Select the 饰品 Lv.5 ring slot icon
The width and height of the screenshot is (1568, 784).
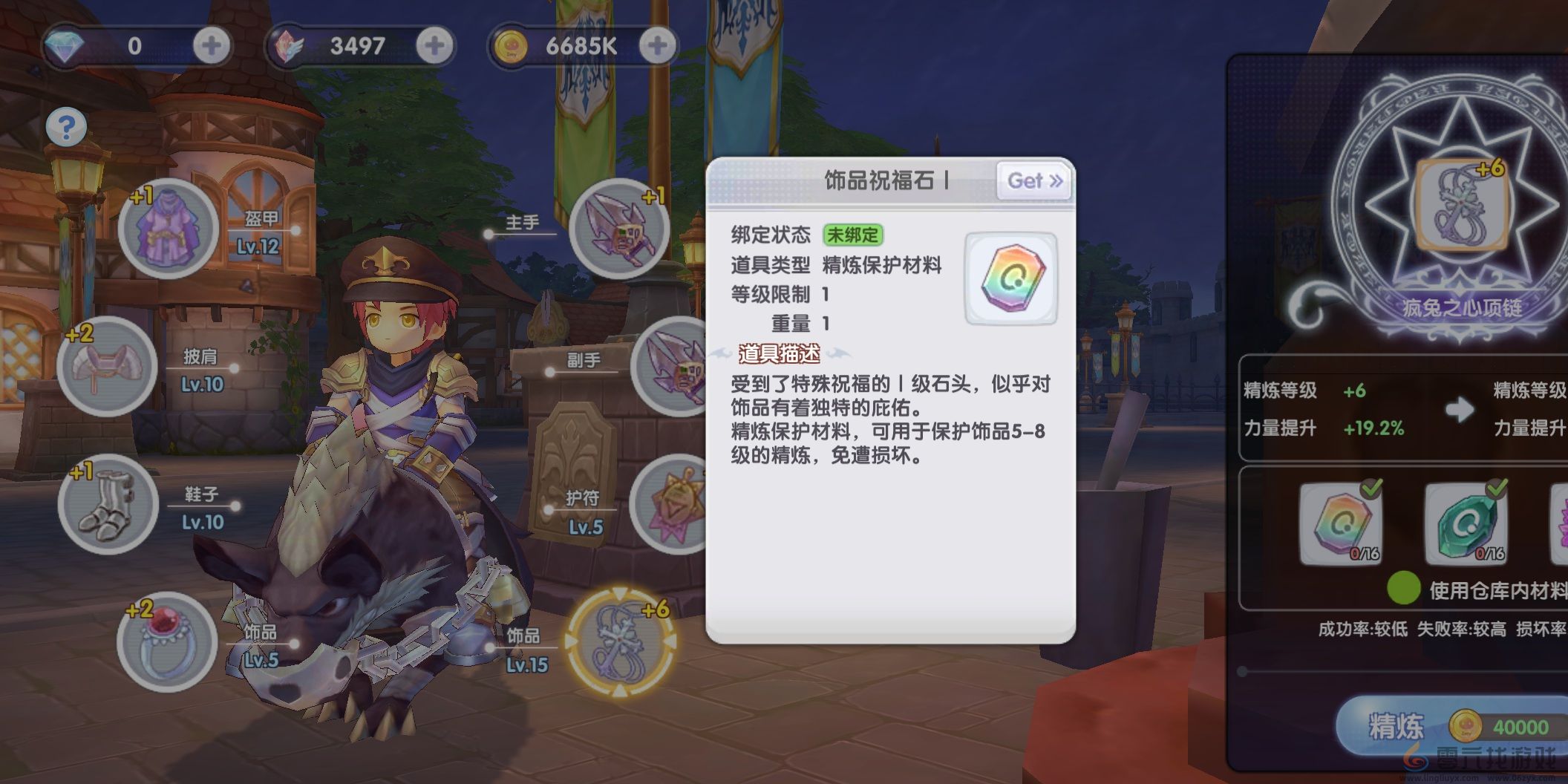click(167, 643)
